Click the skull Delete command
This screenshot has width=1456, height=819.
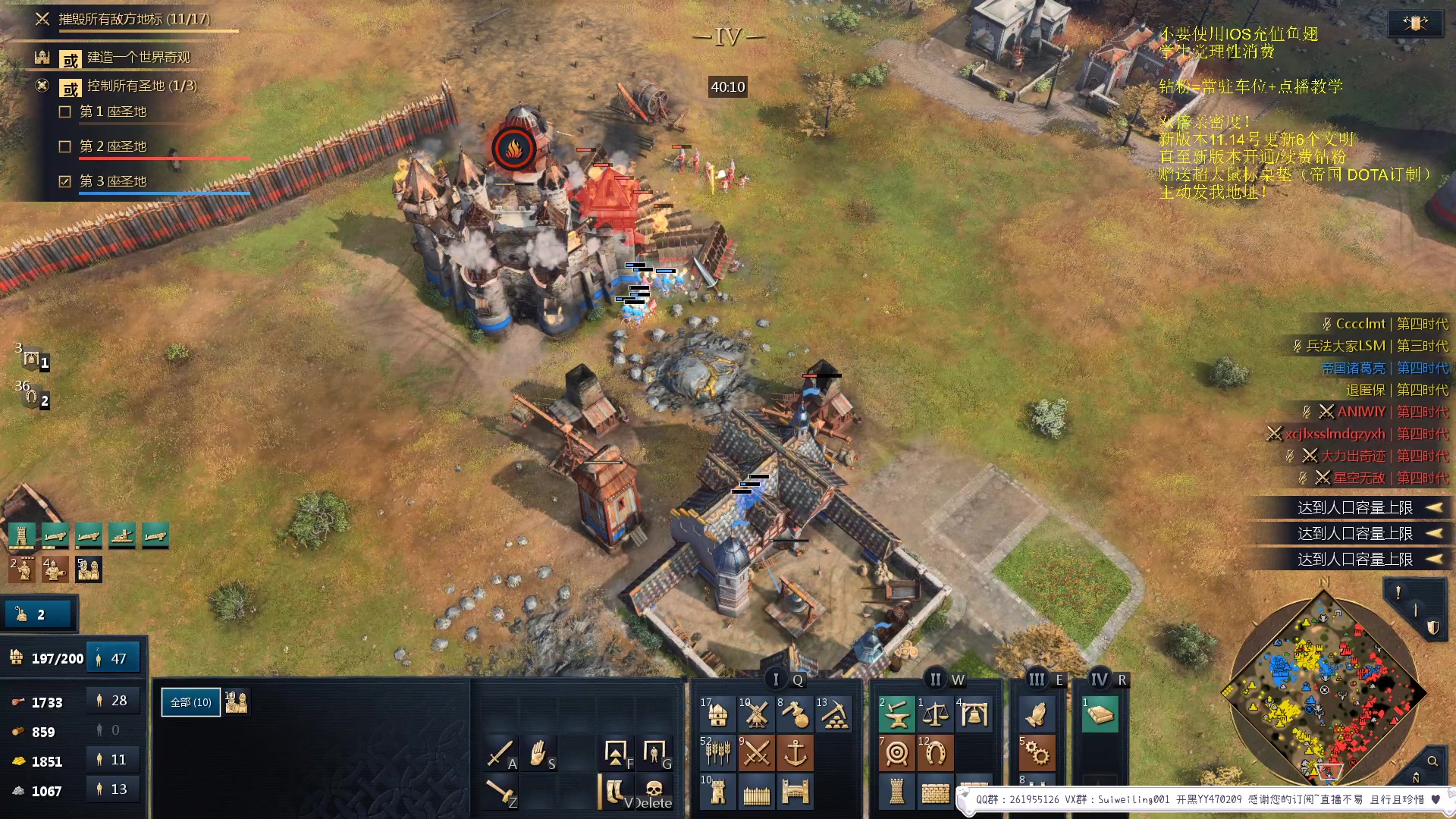[x=654, y=792]
